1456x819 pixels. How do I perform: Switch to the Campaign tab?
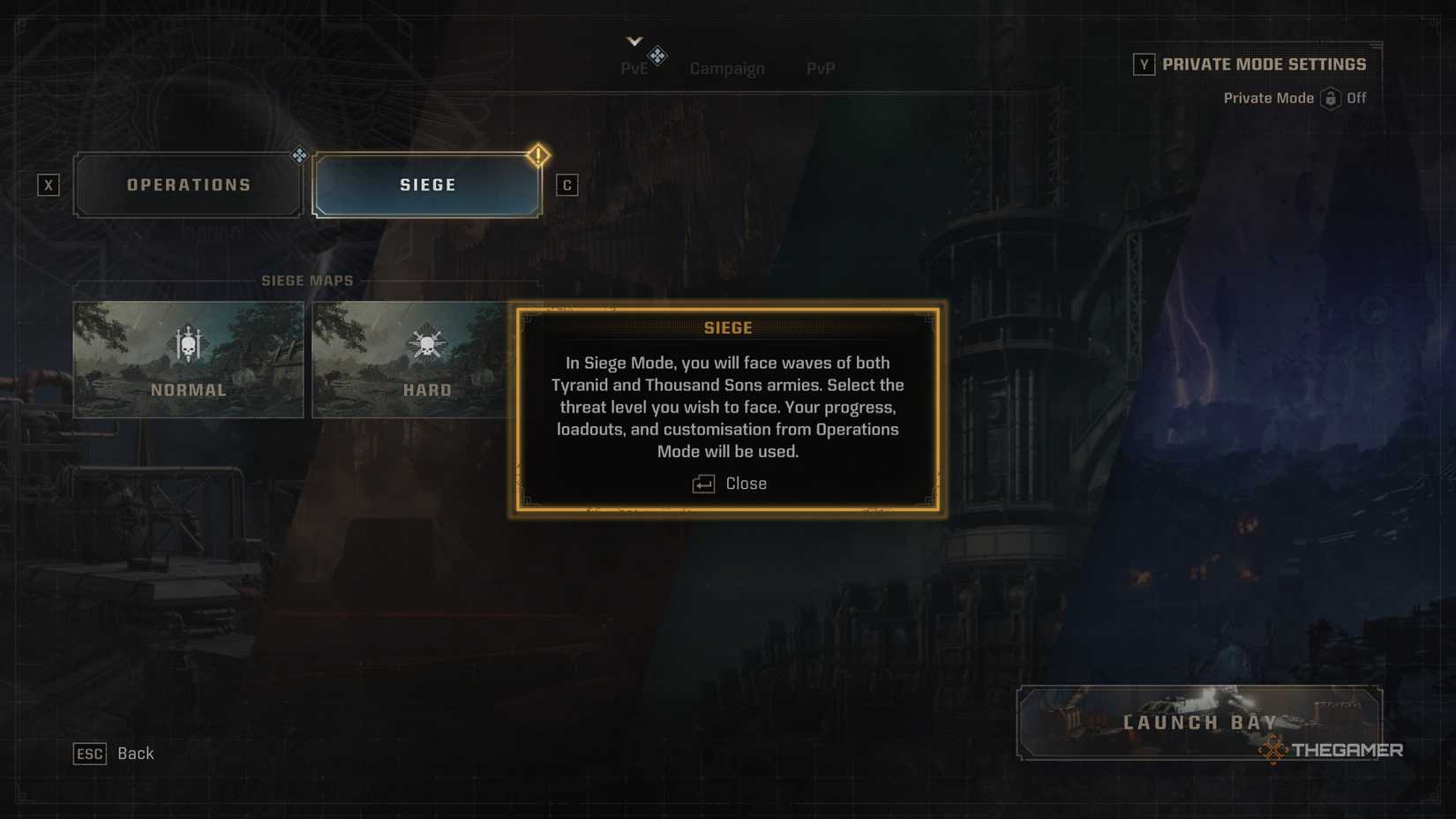(727, 68)
